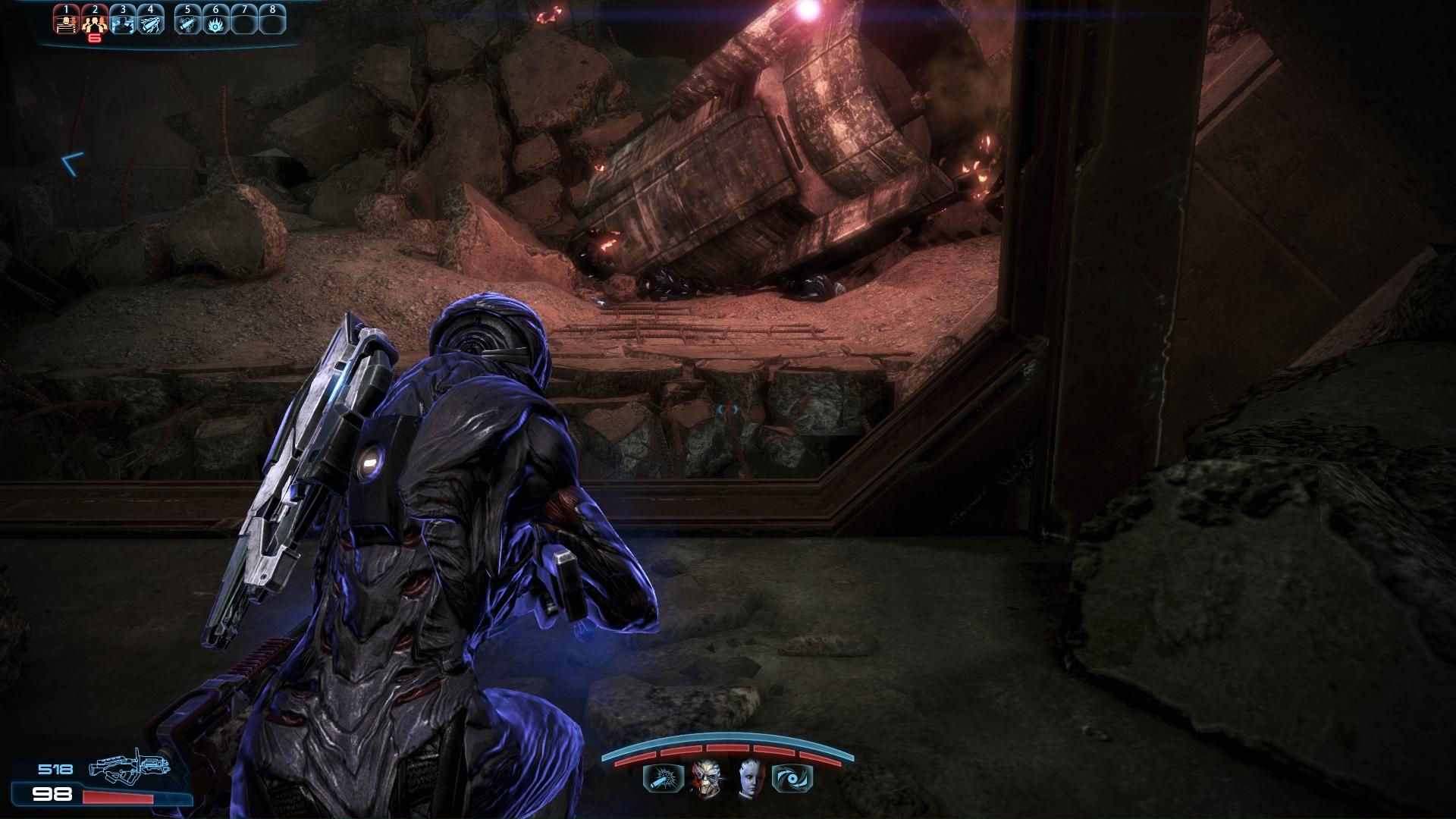Select Disruptor Ammo in slot 4

(150, 23)
